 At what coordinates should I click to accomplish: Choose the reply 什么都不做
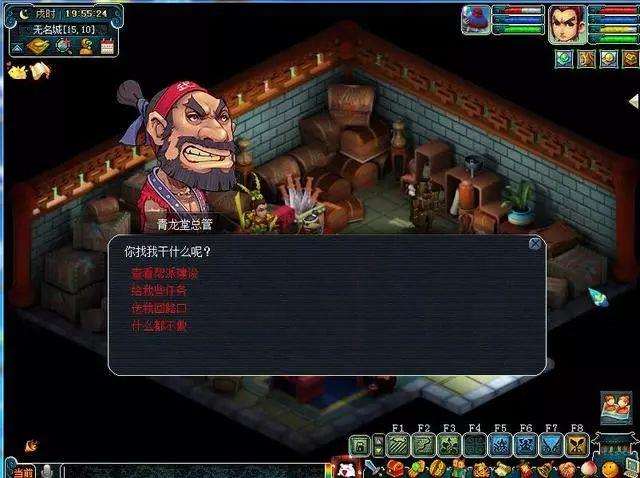click(x=158, y=326)
